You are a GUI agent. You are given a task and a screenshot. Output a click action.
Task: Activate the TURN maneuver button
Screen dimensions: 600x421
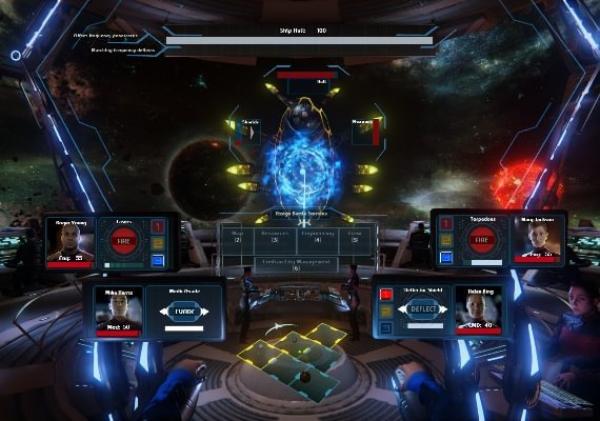[x=181, y=310]
